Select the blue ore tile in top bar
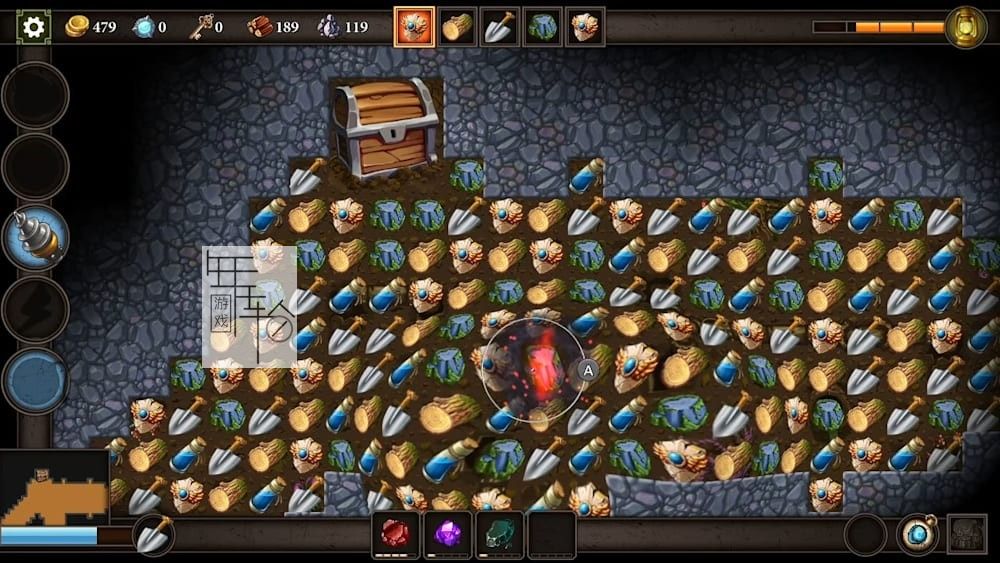1000x563 pixels. click(542, 27)
